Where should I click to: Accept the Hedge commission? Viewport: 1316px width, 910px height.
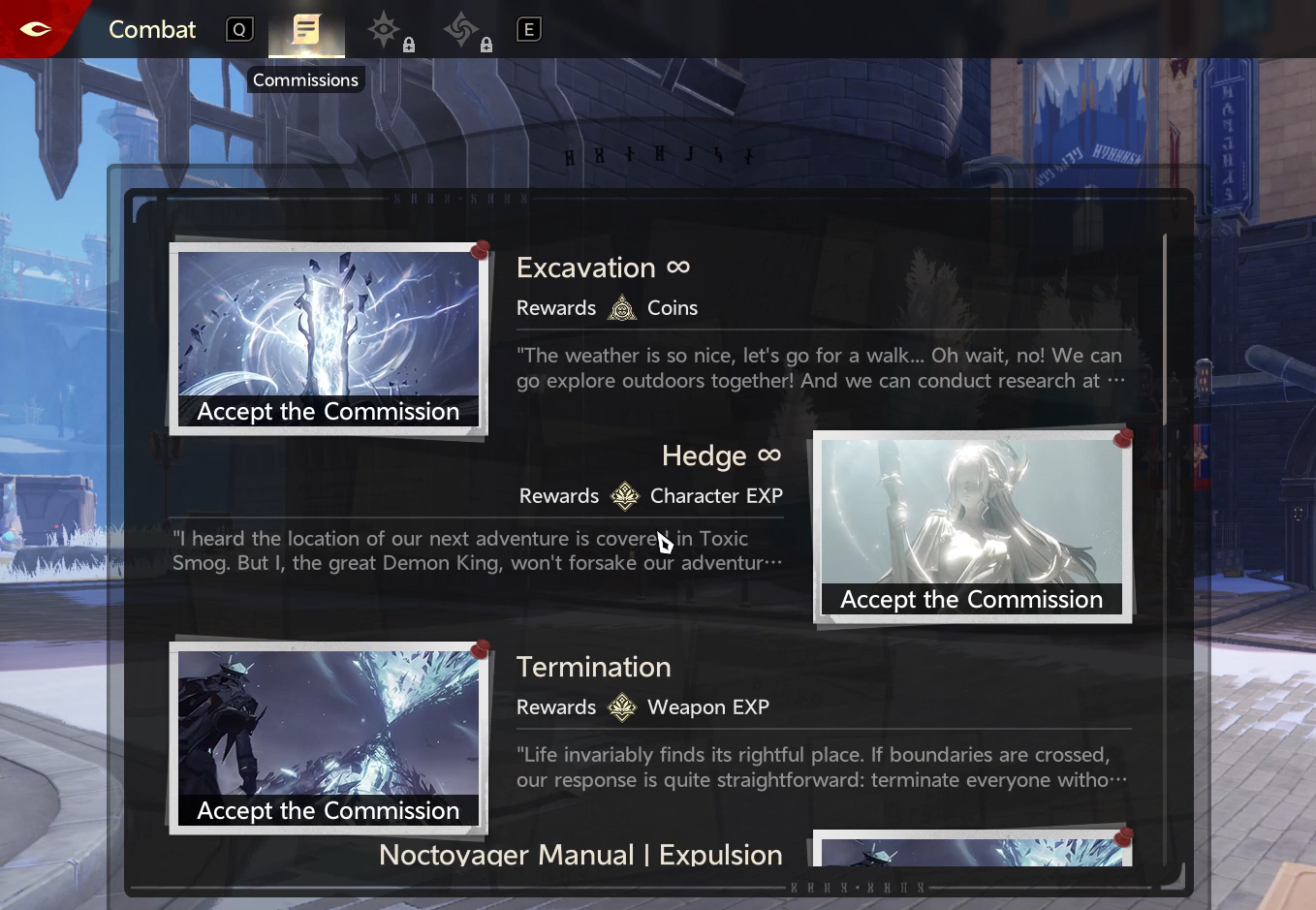971,599
